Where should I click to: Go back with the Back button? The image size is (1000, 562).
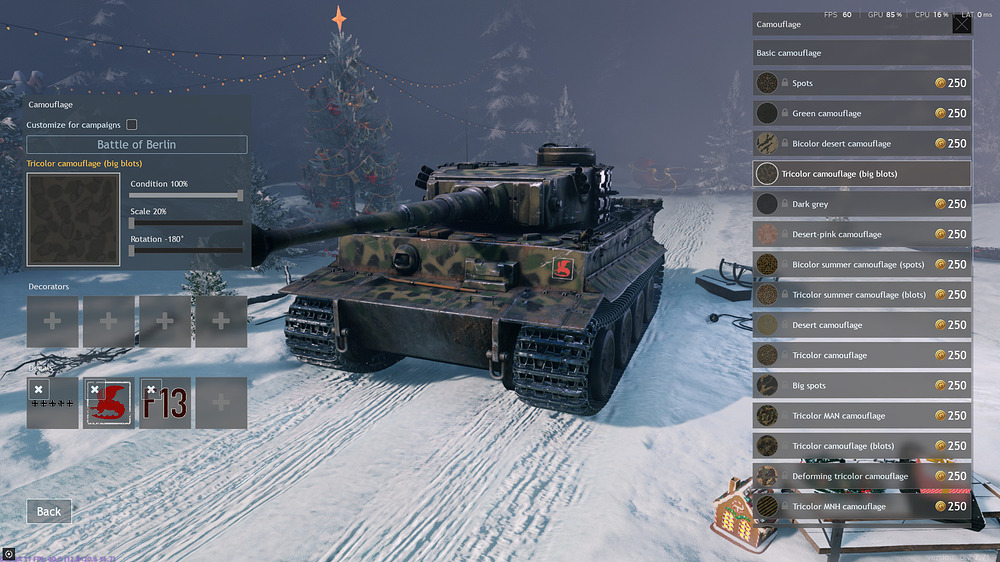click(49, 511)
